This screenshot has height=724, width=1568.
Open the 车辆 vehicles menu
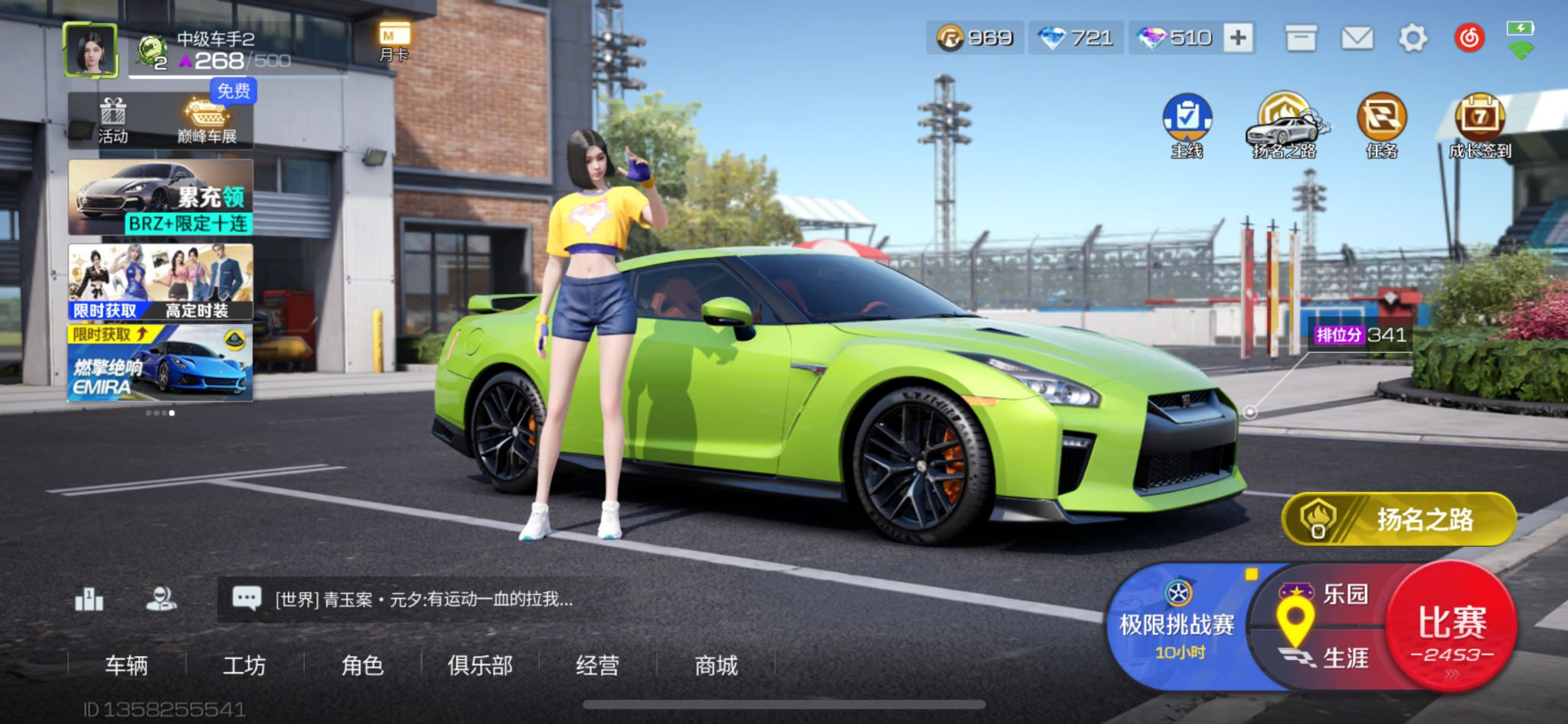126,665
